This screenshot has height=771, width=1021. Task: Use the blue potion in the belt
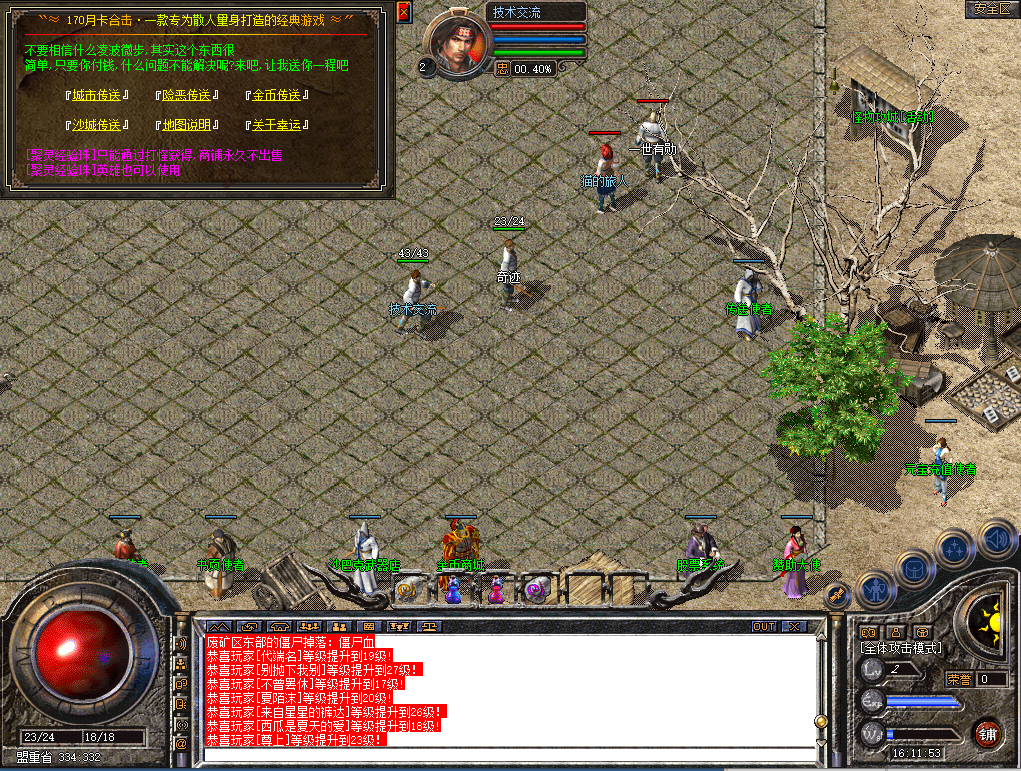pyautogui.click(x=453, y=590)
